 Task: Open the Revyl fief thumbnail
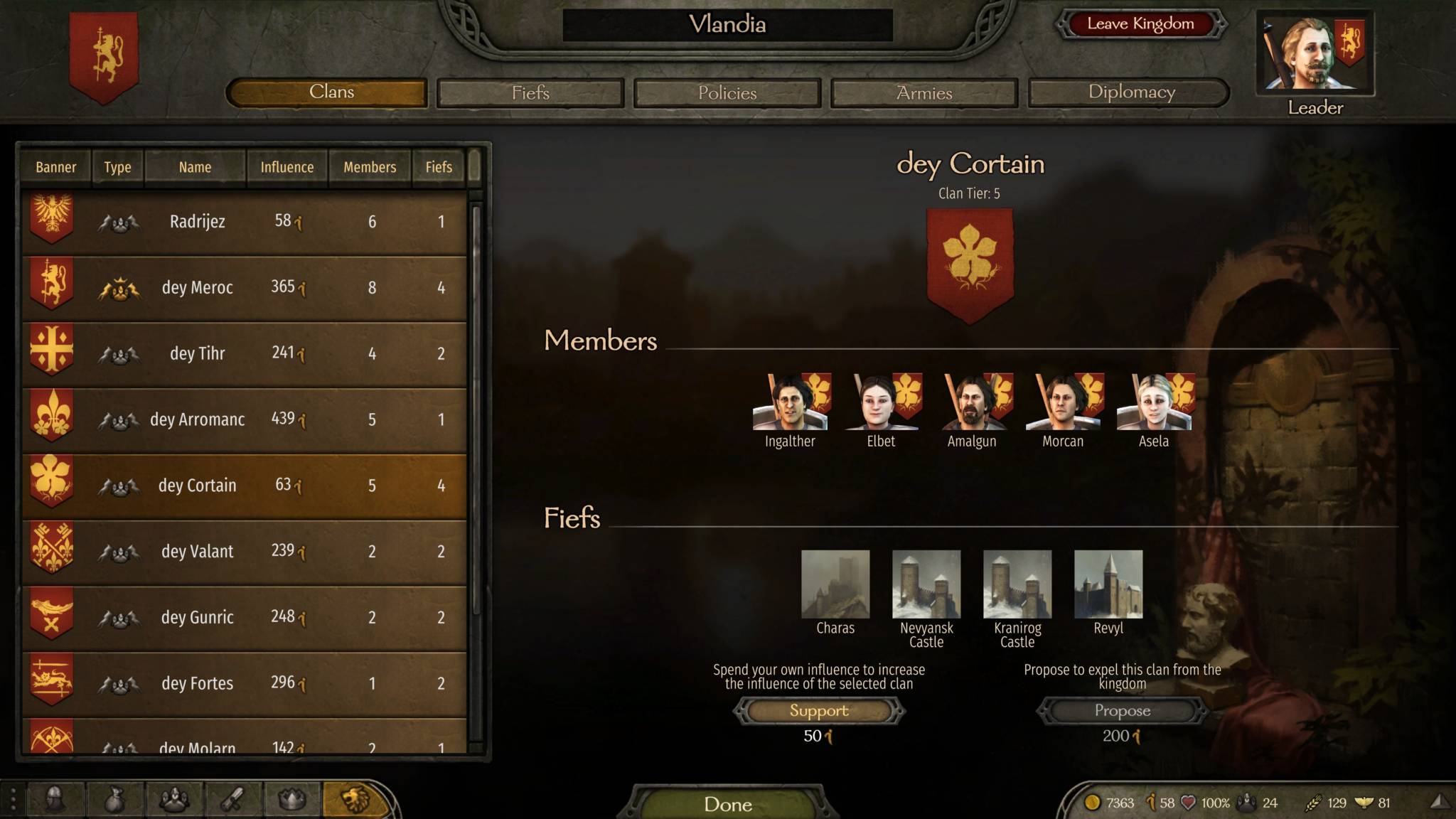(1108, 584)
